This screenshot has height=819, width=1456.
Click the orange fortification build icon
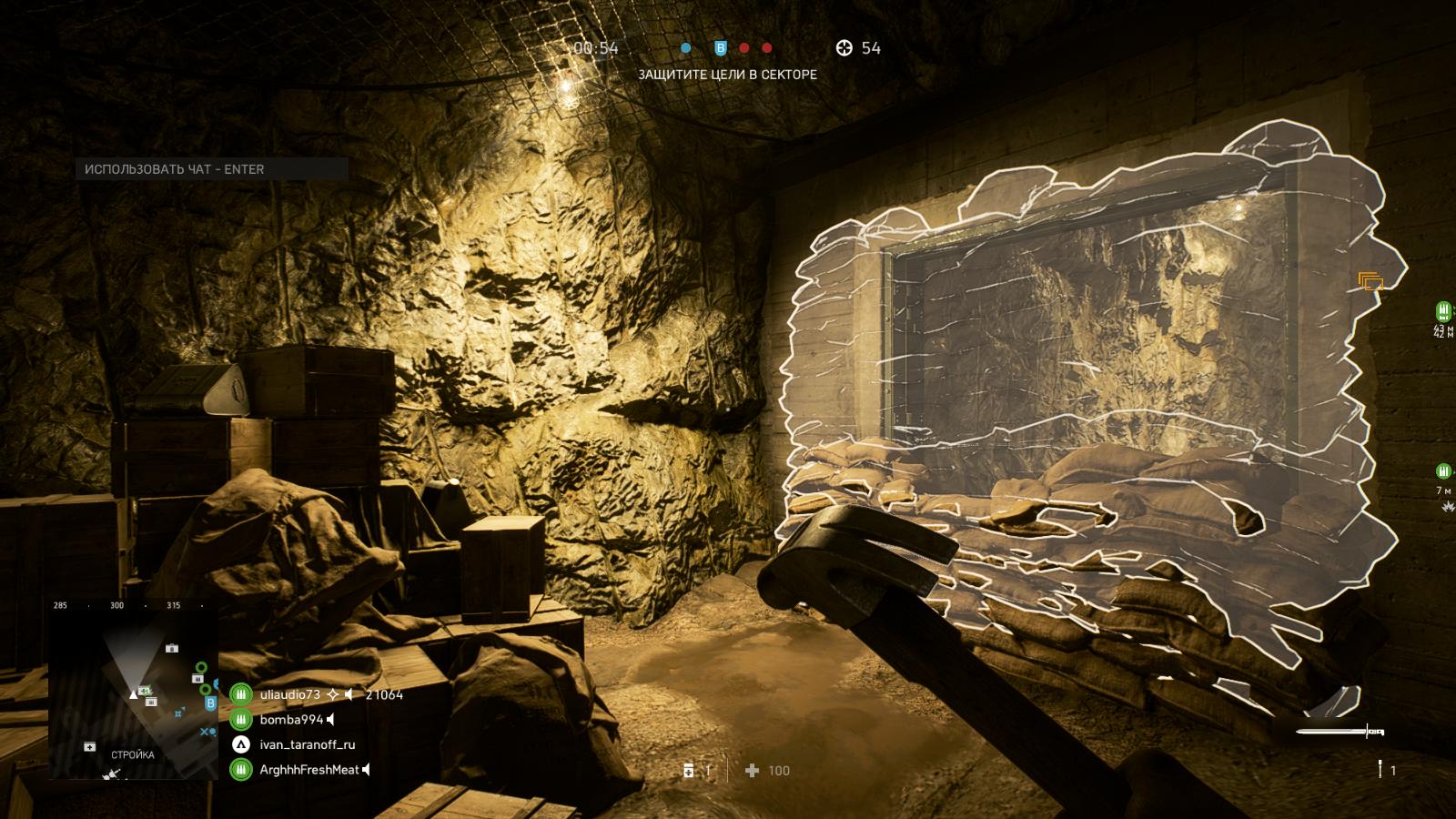click(1370, 281)
